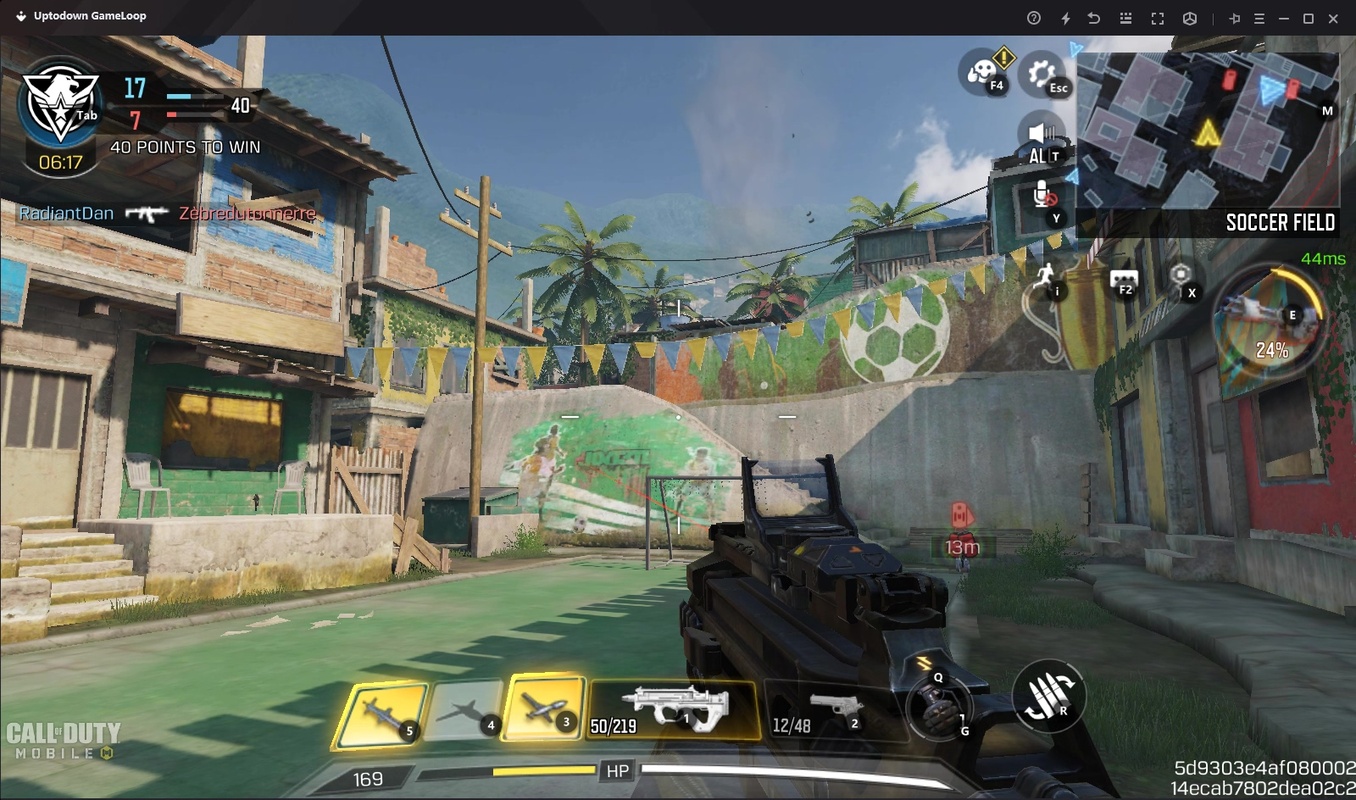Open settings with the gear icon
Image resolution: width=1356 pixels, height=800 pixels.
pyautogui.click(x=1042, y=74)
